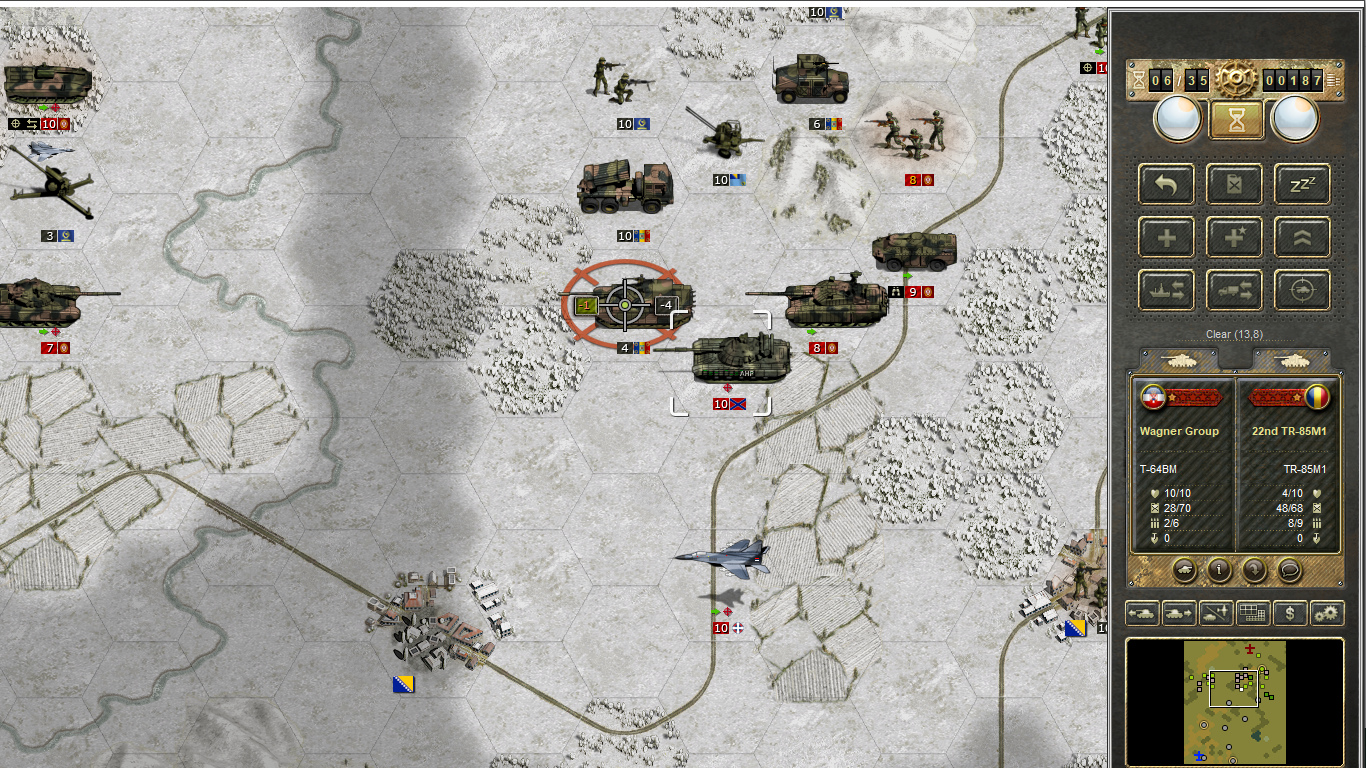Add replacements with the plain plus button
This screenshot has width=1366, height=768.
(x=1166, y=237)
